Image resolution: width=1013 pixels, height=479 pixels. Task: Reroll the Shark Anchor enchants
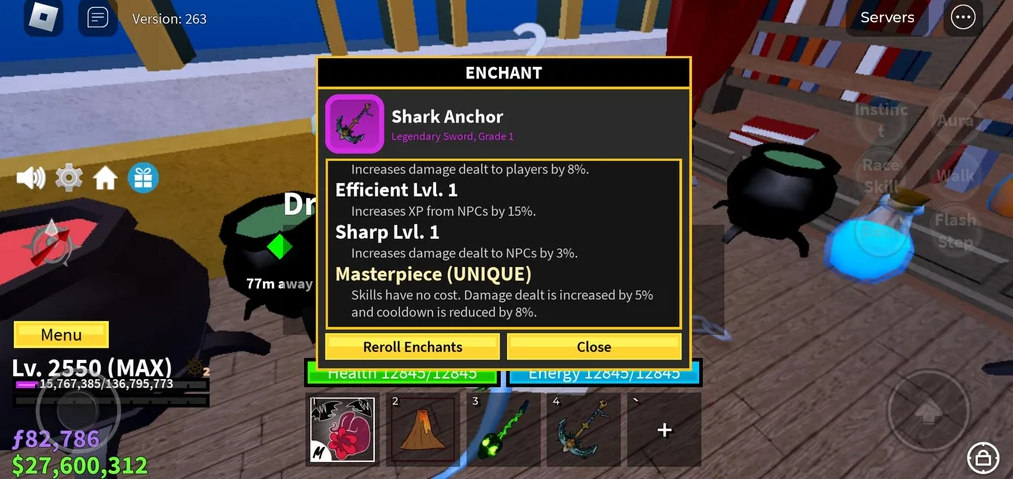[x=412, y=347]
